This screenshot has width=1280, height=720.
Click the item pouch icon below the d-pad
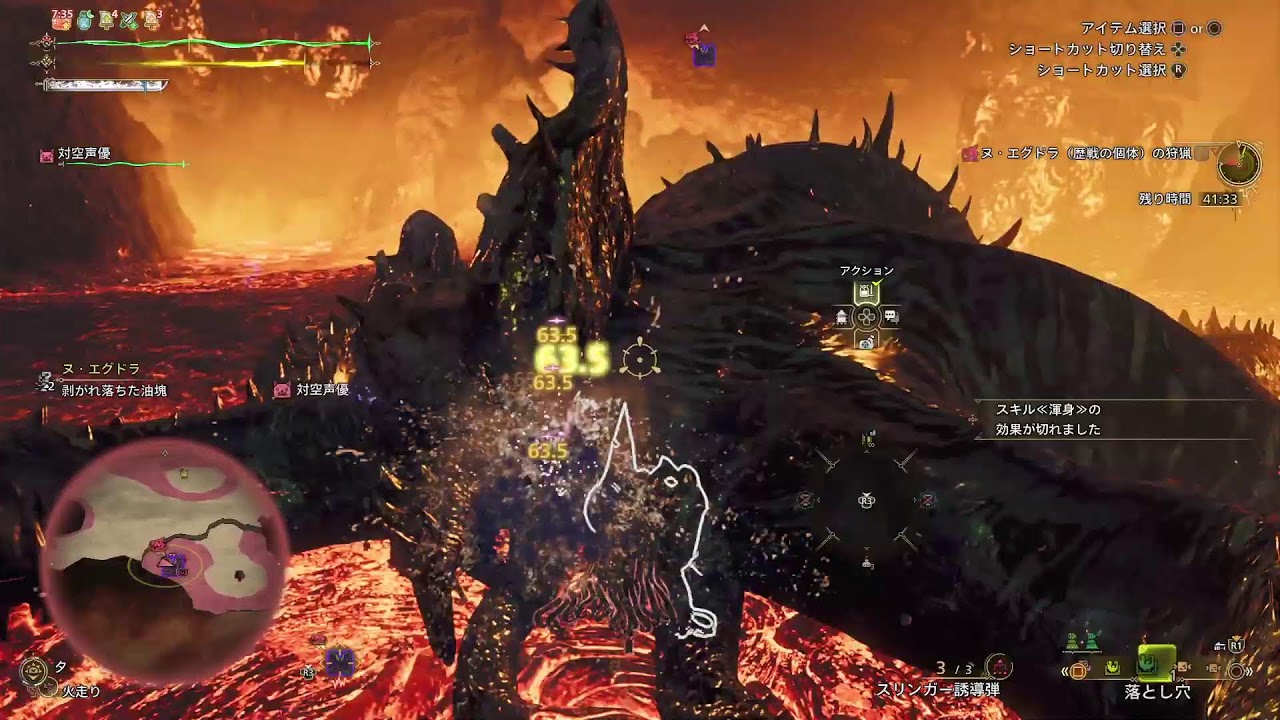click(x=866, y=342)
